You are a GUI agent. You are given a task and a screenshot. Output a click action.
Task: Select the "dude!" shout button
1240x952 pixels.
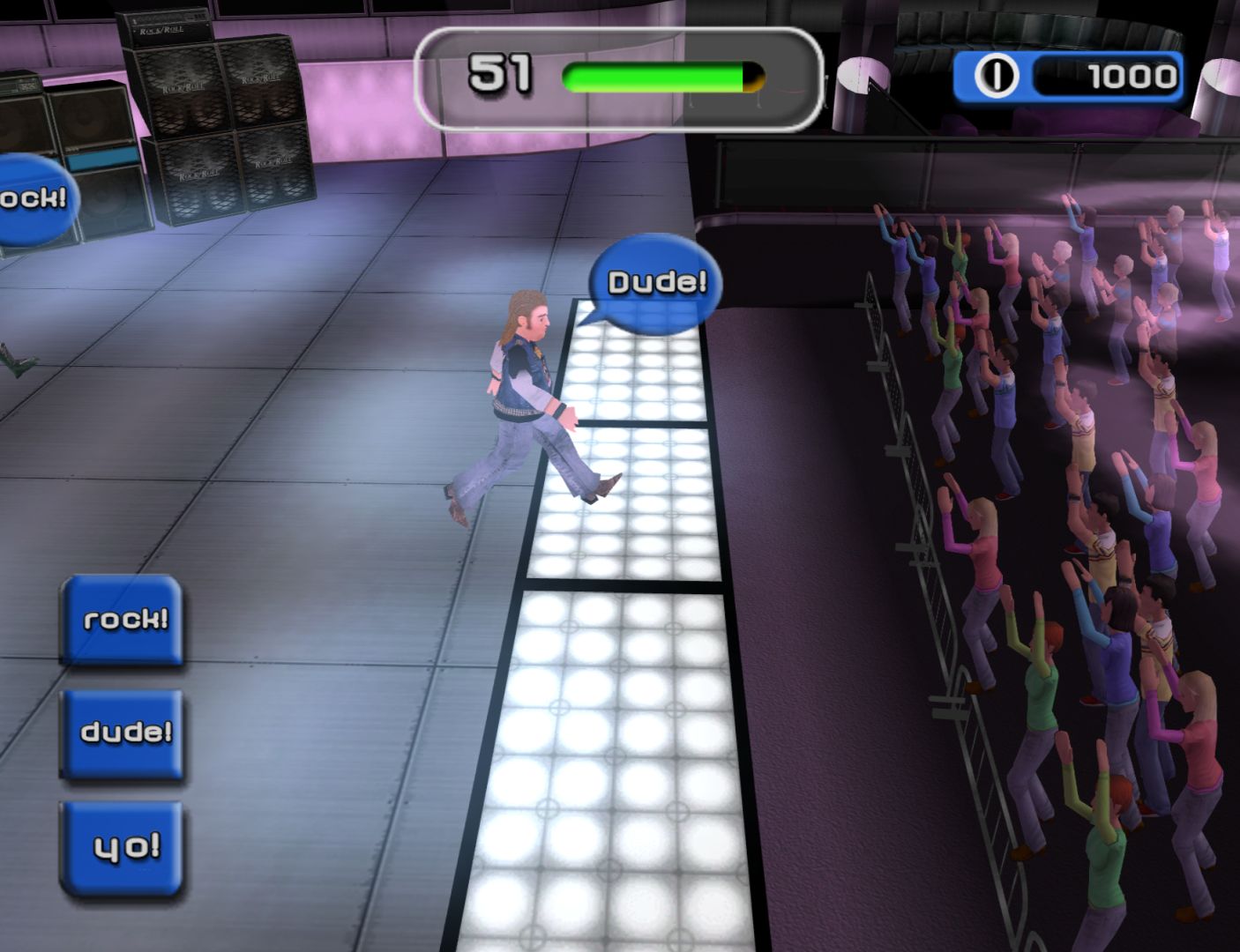click(x=123, y=733)
